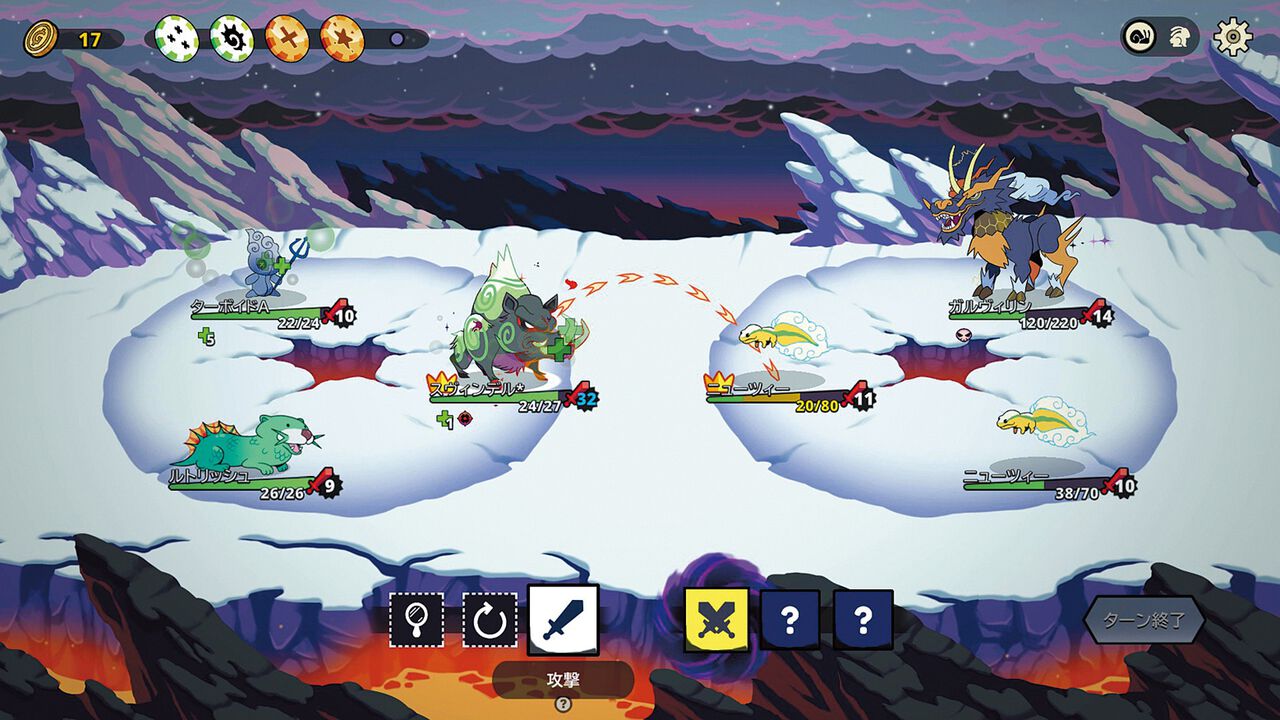
Task: Choose the circular arrow swap action
Action: click(490, 621)
